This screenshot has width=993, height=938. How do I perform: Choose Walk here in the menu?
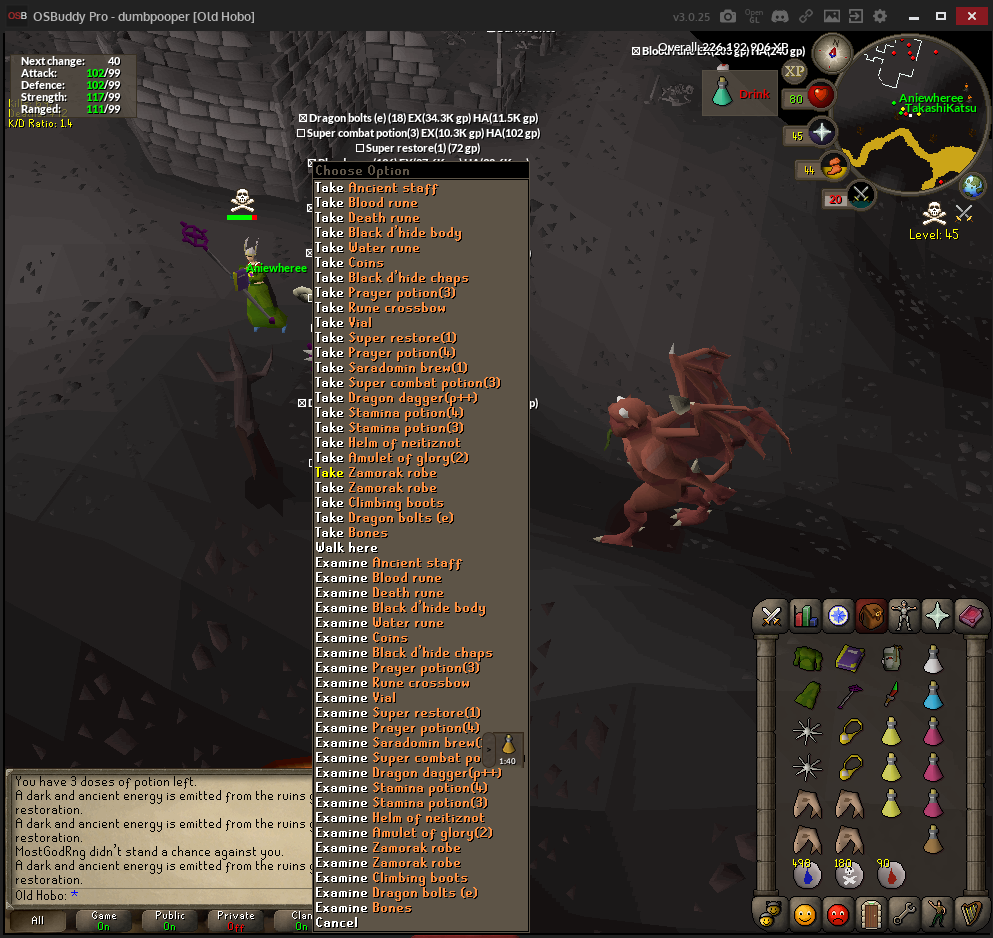[x=346, y=548]
